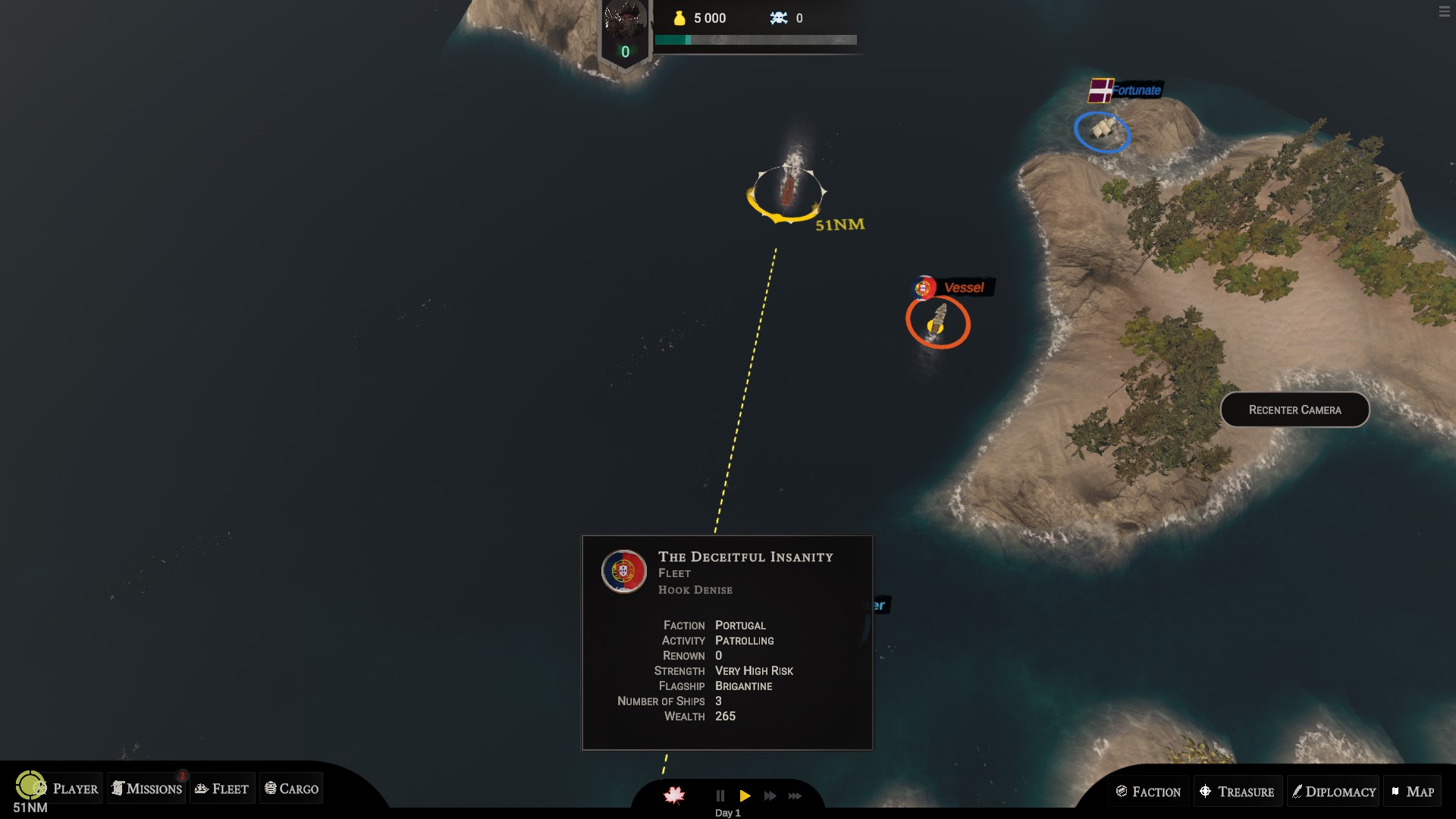Open the Treasure menu
The image size is (1456, 819).
click(1237, 792)
